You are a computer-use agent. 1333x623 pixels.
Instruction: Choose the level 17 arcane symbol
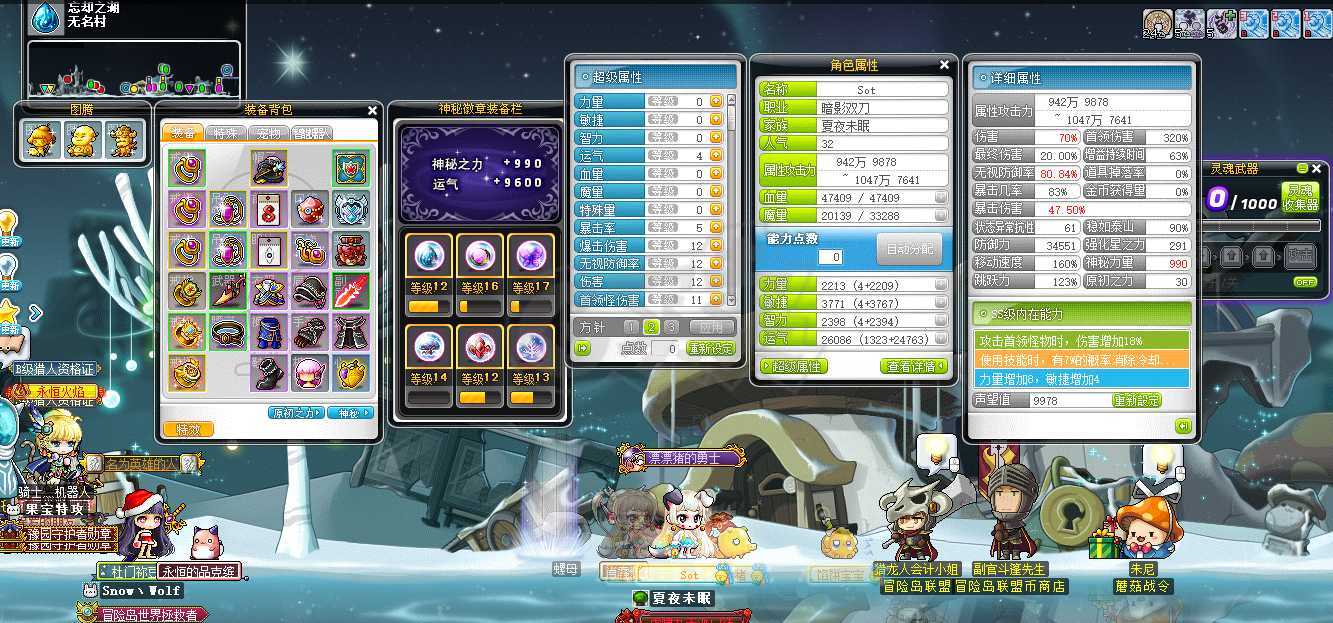(530, 257)
